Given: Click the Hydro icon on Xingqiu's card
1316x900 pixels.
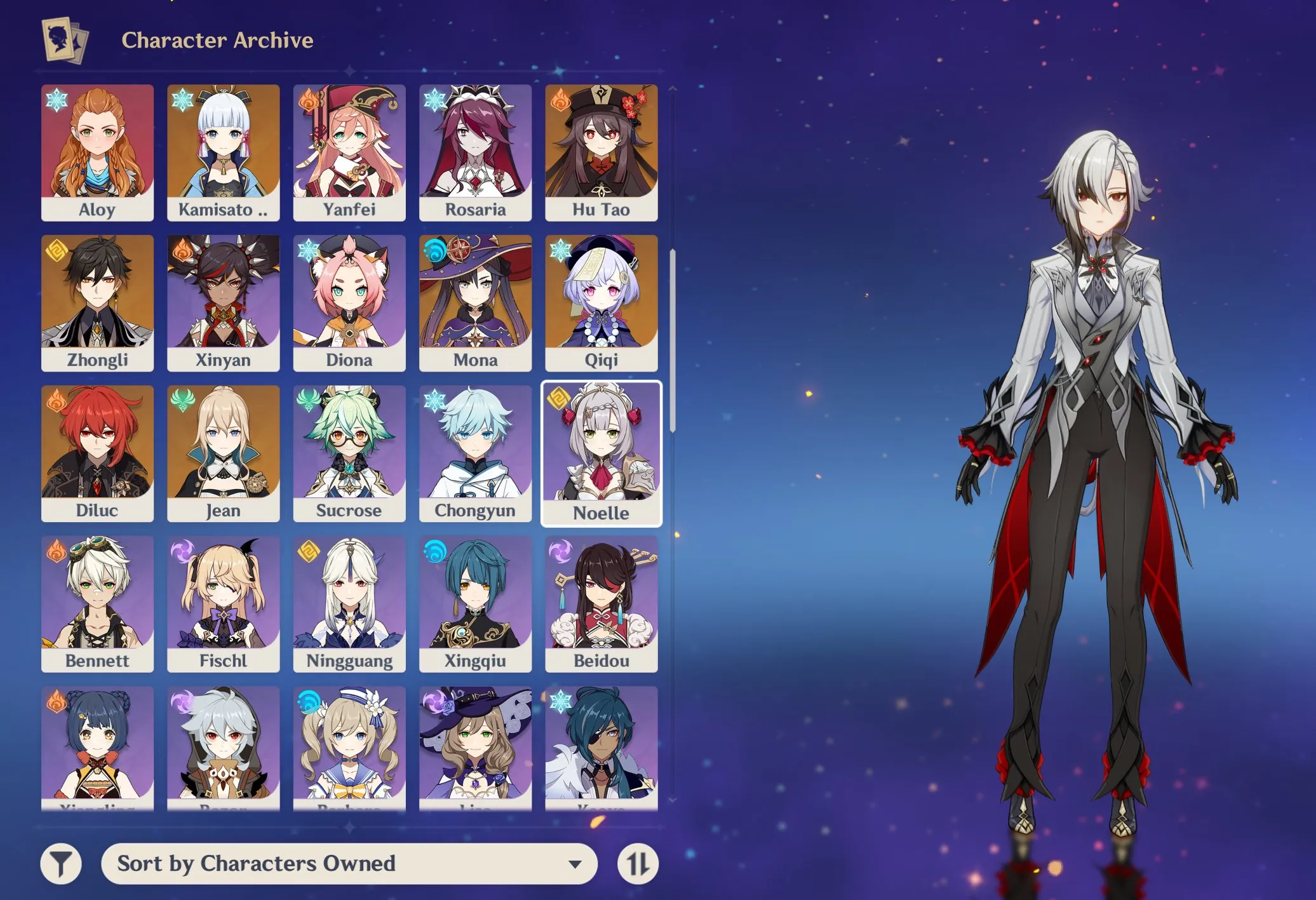Looking at the screenshot, I should (434, 551).
